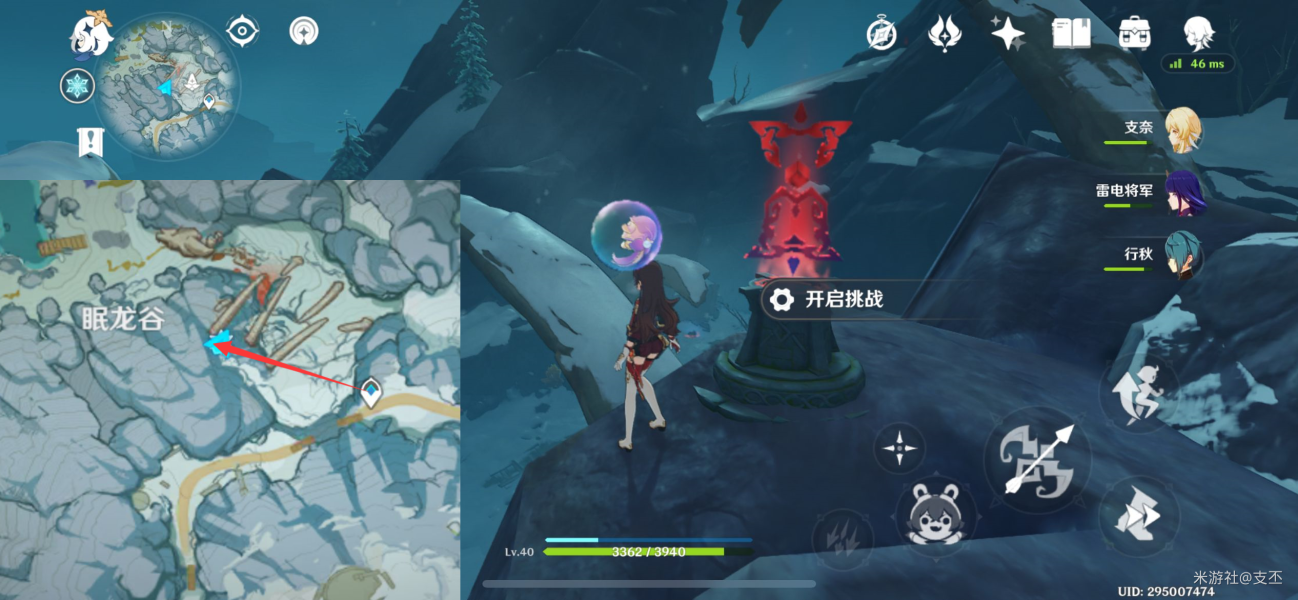
Task: Tap the jump button
Action: point(1139,516)
